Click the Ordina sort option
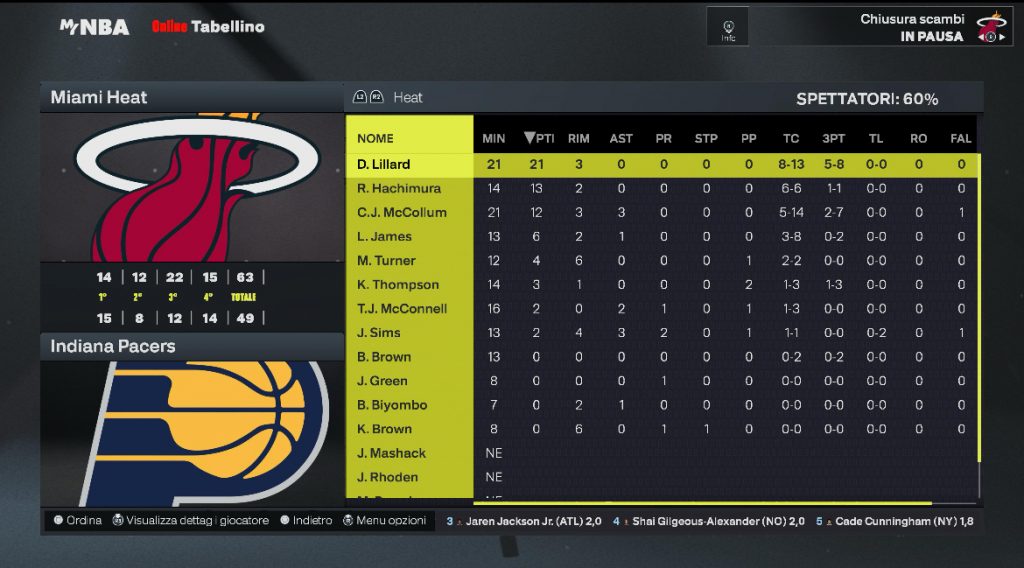The image size is (1024, 568). click(78, 521)
